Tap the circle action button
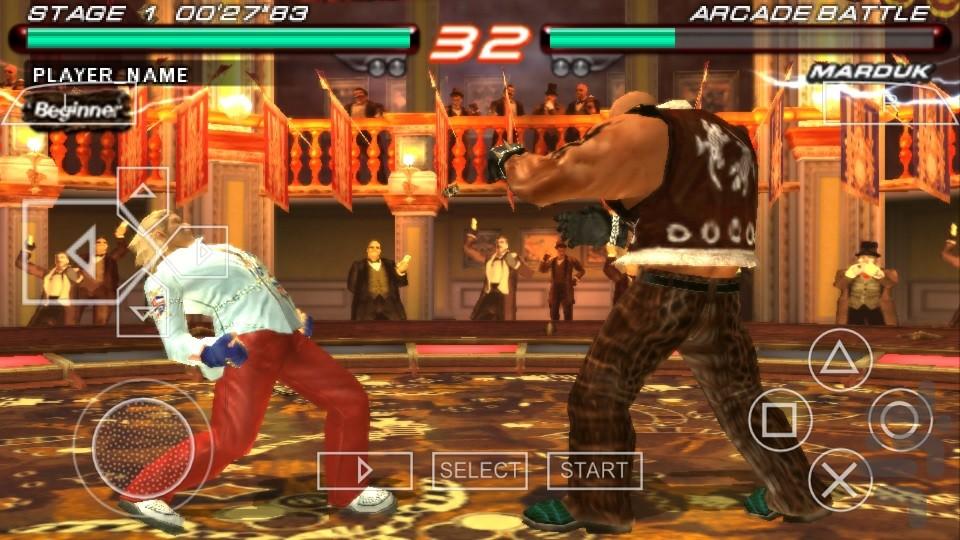The width and height of the screenshot is (960, 540). coord(900,419)
